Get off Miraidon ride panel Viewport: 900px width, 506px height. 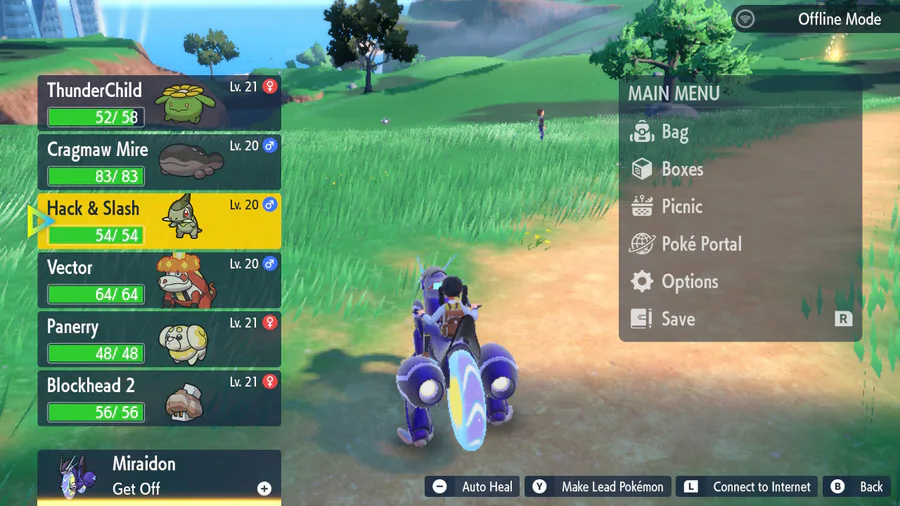pos(159,476)
